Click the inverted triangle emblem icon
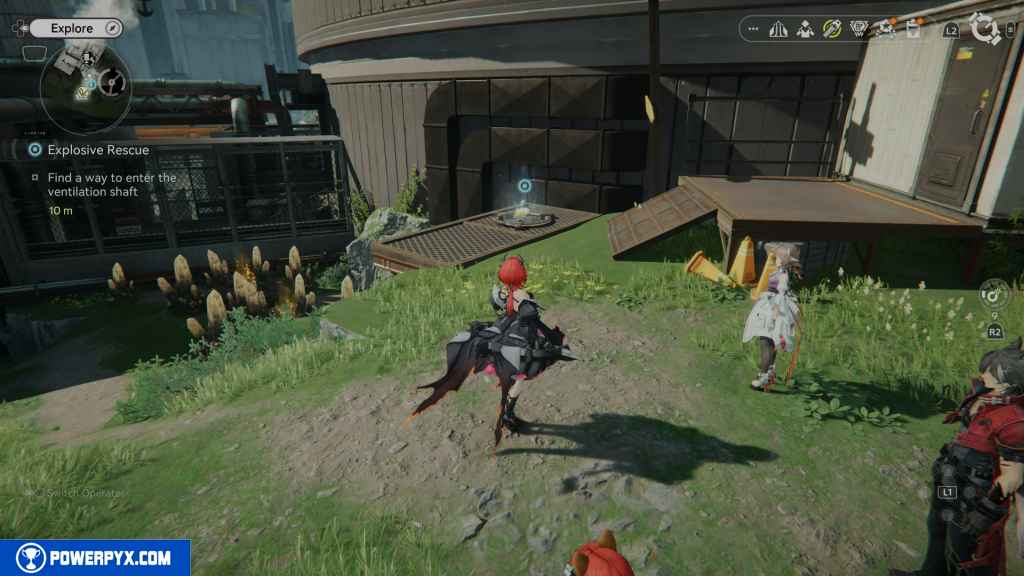Image resolution: width=1024 pixels, height=576 pixels. [x=858, y=29]
